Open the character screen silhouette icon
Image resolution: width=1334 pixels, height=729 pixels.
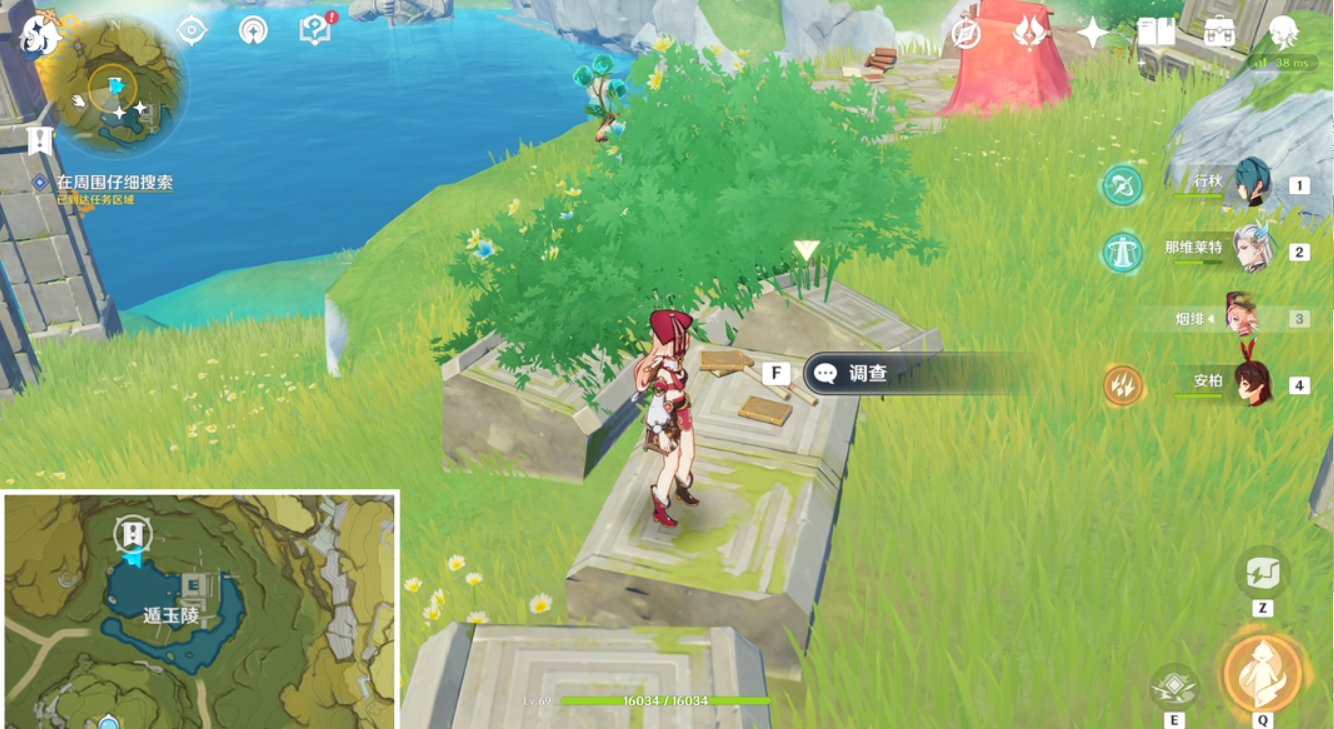(x=1284, y=33)
